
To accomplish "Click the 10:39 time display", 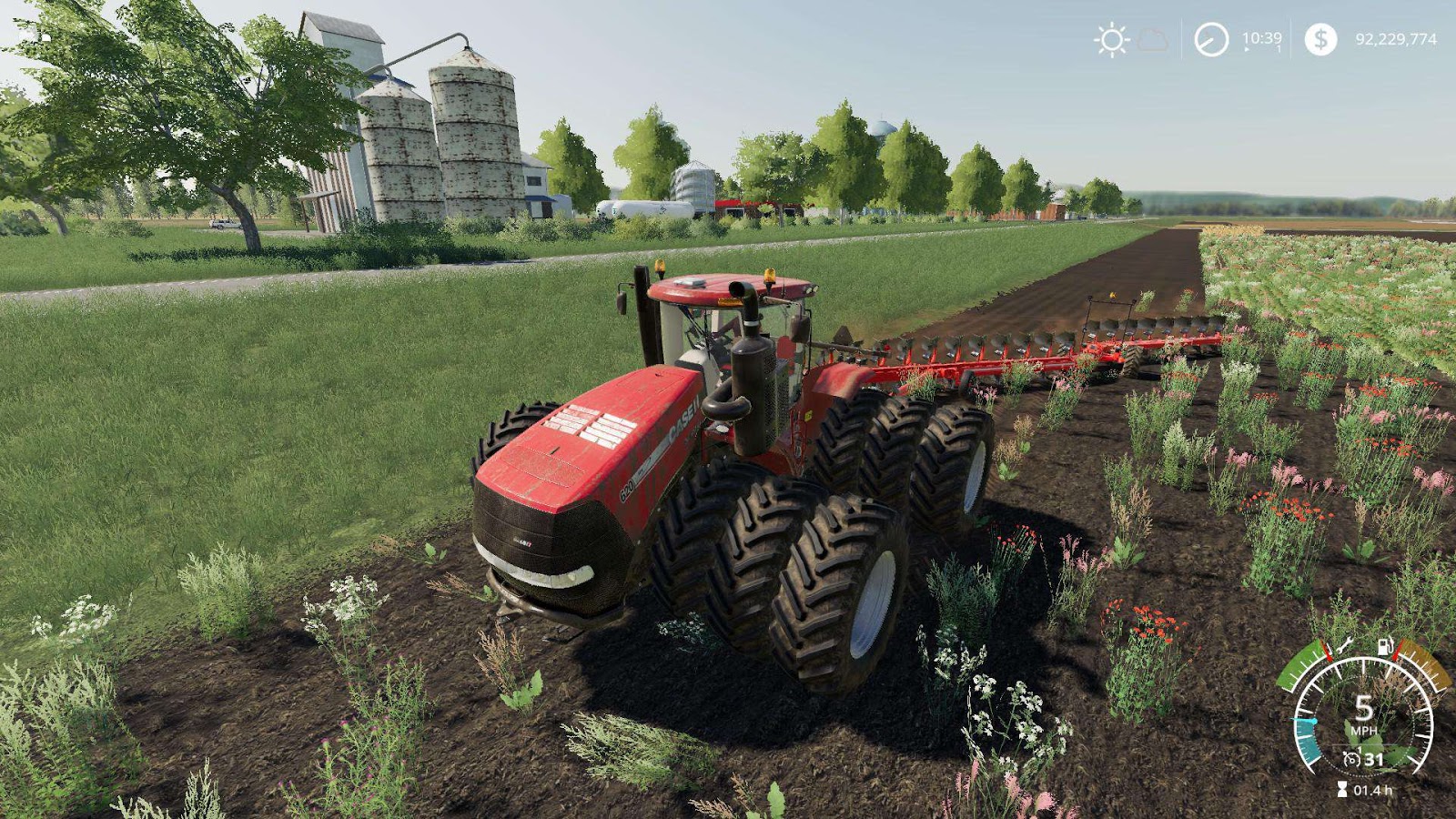I will pos(1262,38).
